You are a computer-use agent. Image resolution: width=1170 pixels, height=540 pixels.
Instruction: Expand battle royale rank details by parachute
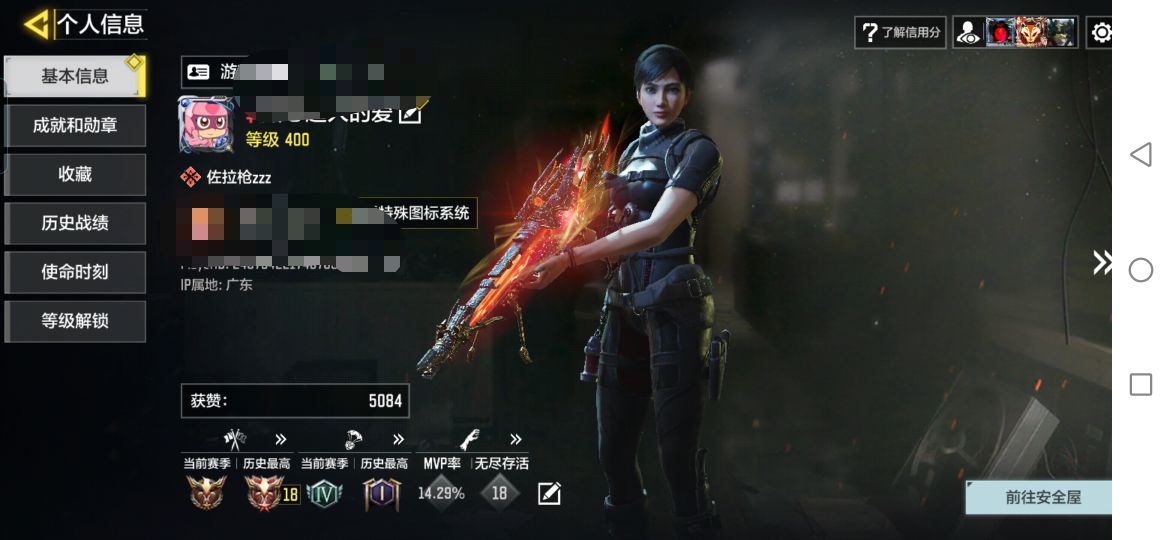pos(355,439)
